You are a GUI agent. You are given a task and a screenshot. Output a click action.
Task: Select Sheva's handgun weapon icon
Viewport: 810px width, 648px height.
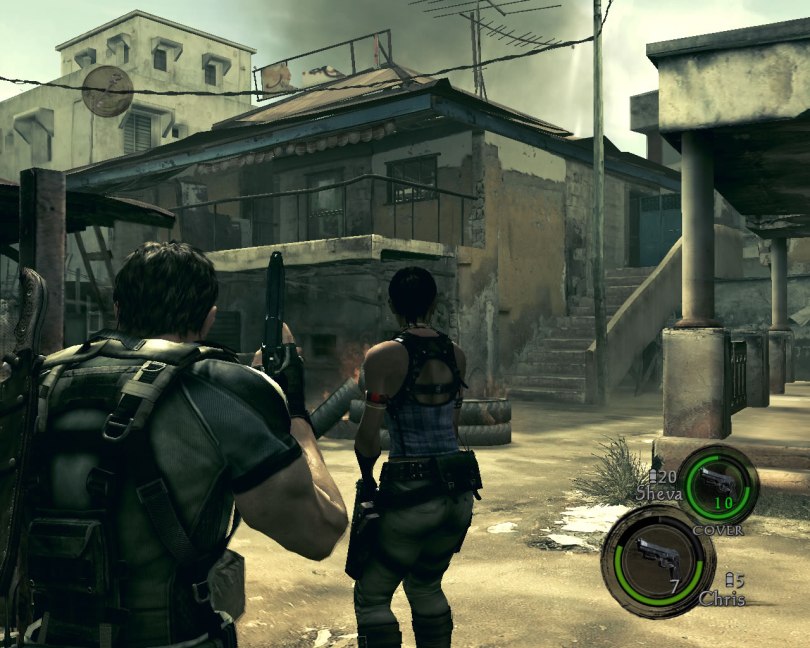pos(717,482)
